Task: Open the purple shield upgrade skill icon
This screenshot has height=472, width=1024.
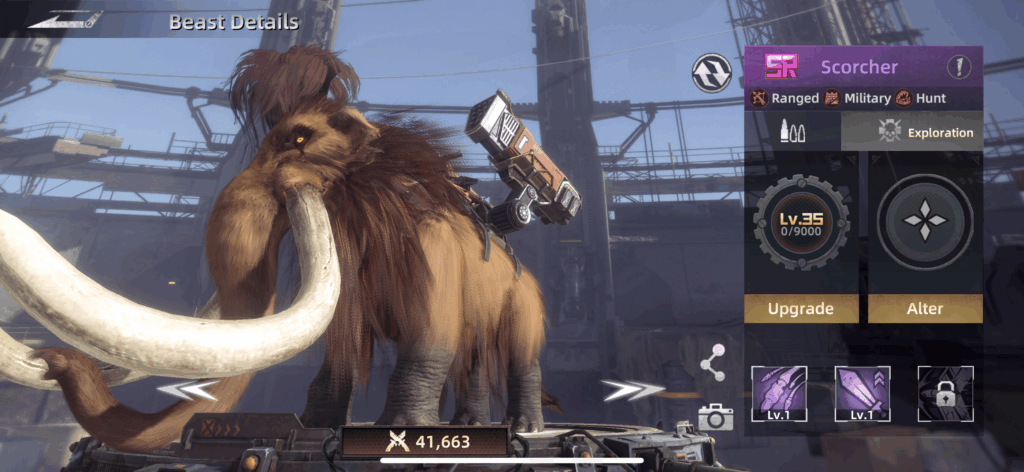Action: pyautogui.click(x=863, y=394)
